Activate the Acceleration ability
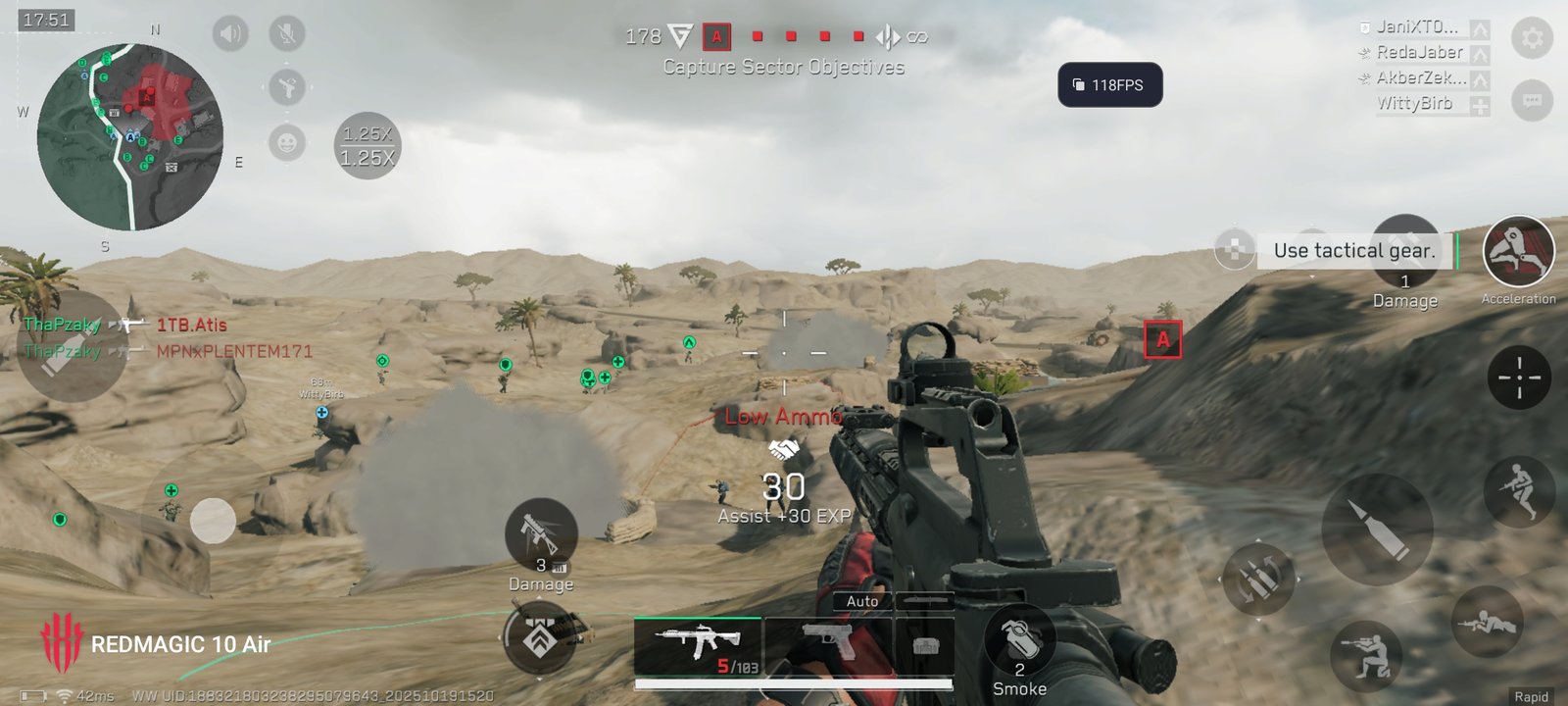The width and height of the screenshot is (1568, 706). coord(1518,252)
